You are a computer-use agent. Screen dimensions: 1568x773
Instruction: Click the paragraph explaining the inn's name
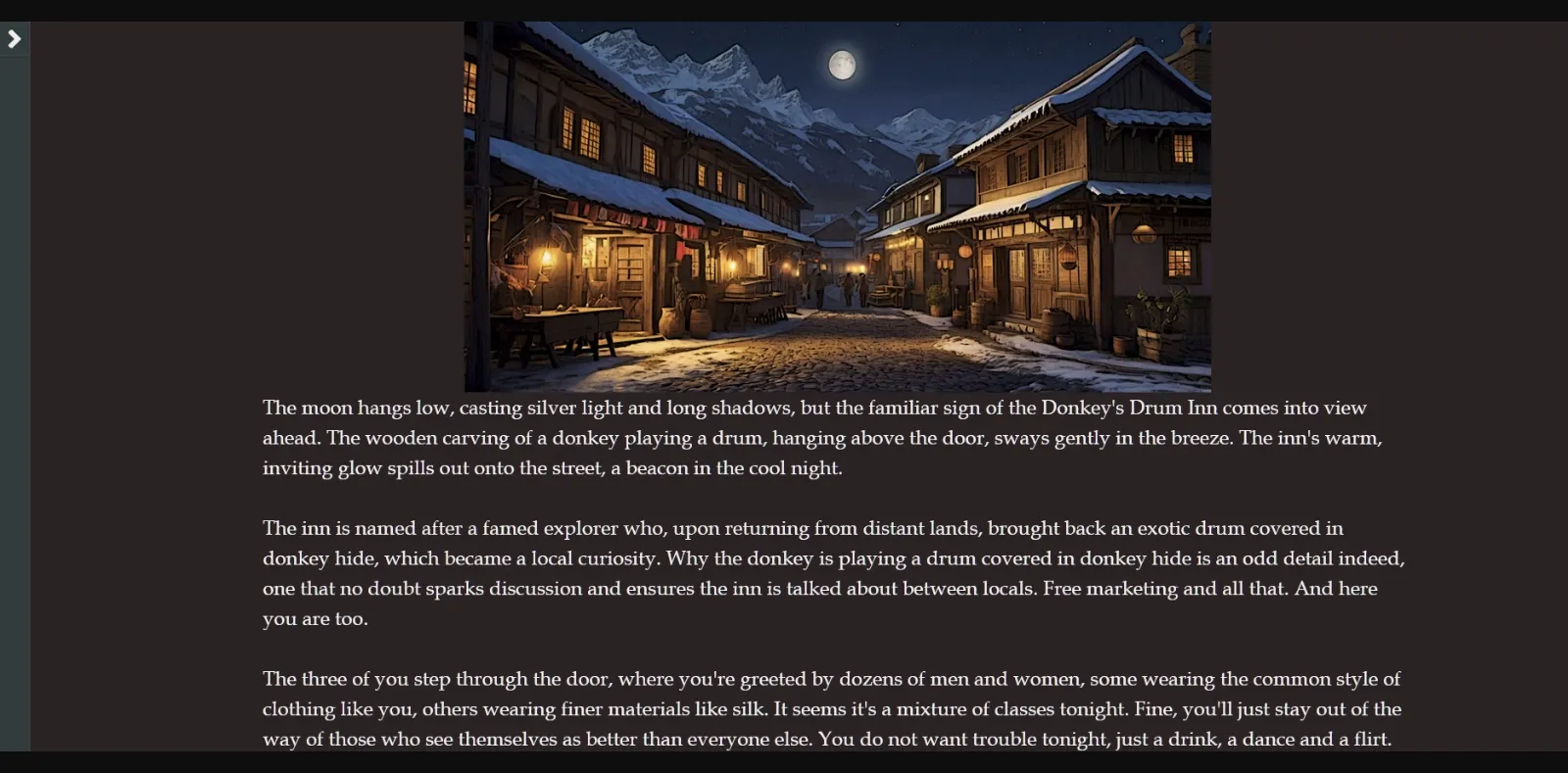point(833,573)
